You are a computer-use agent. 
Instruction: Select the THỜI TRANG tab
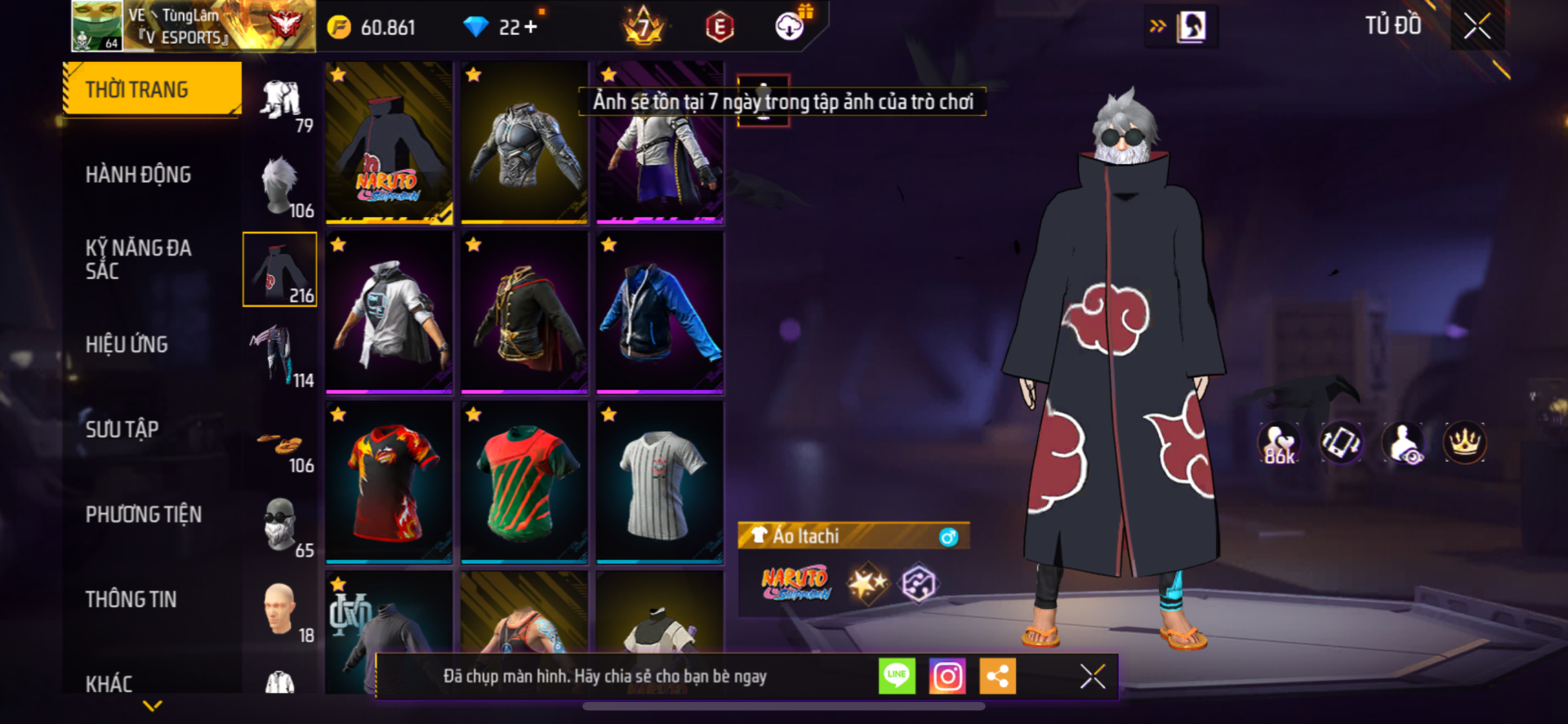click(152, 89)
